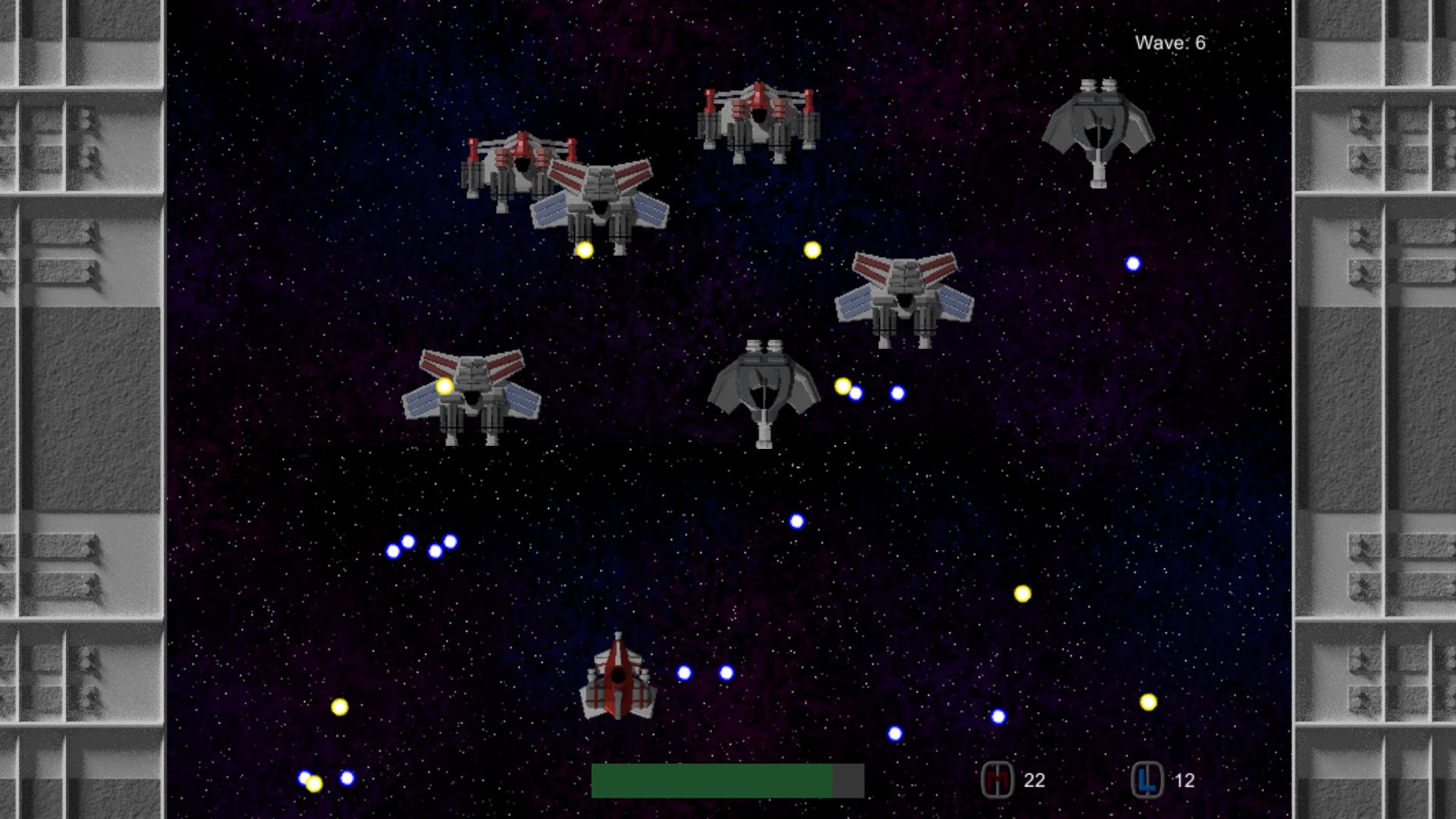Viewport: 1456px width, 819px height.
Task: Click the Wave: 6 label top right
Action: 1171,42
